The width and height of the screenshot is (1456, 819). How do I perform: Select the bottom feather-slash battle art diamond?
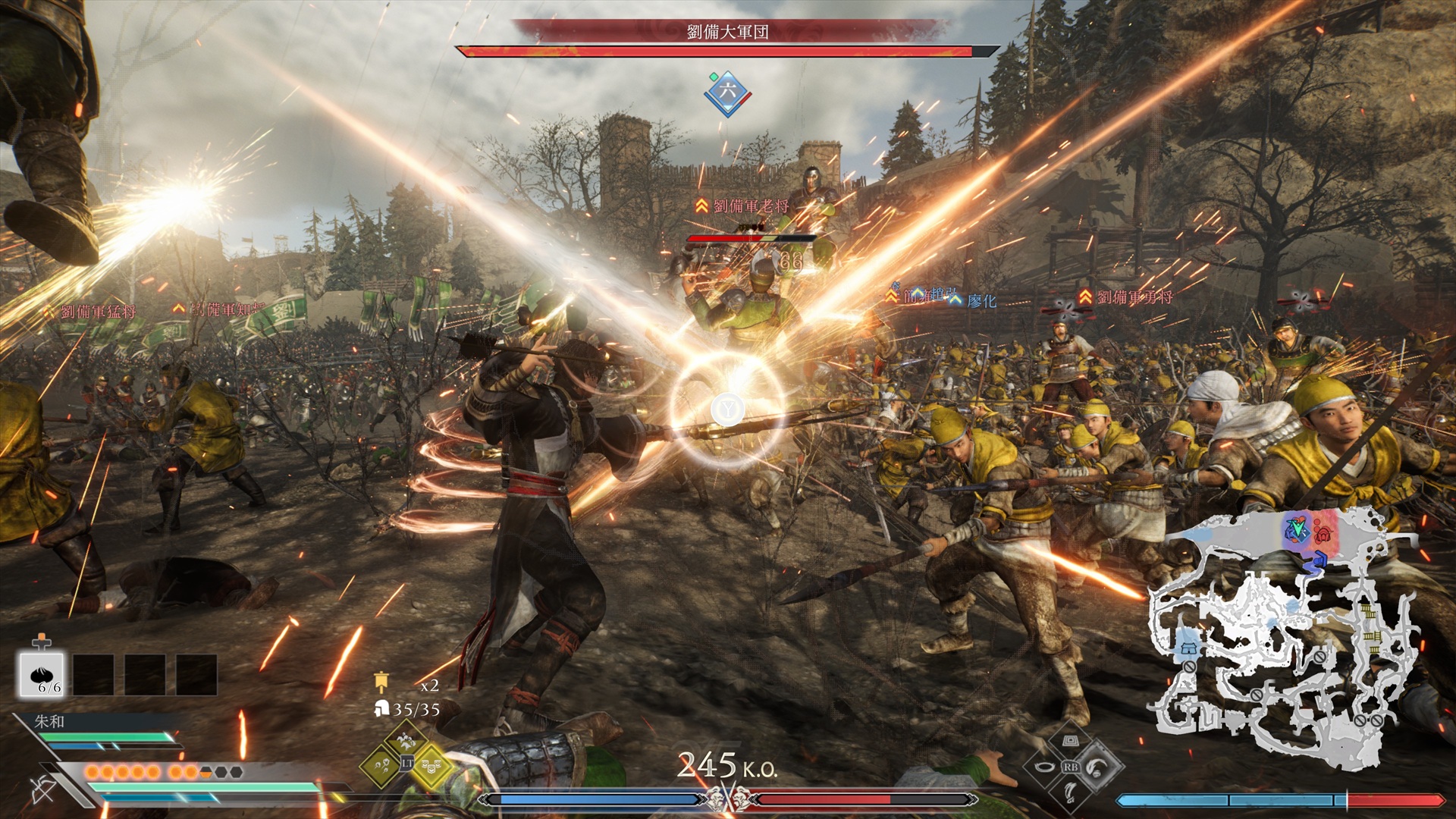[x=1070, y=792]
